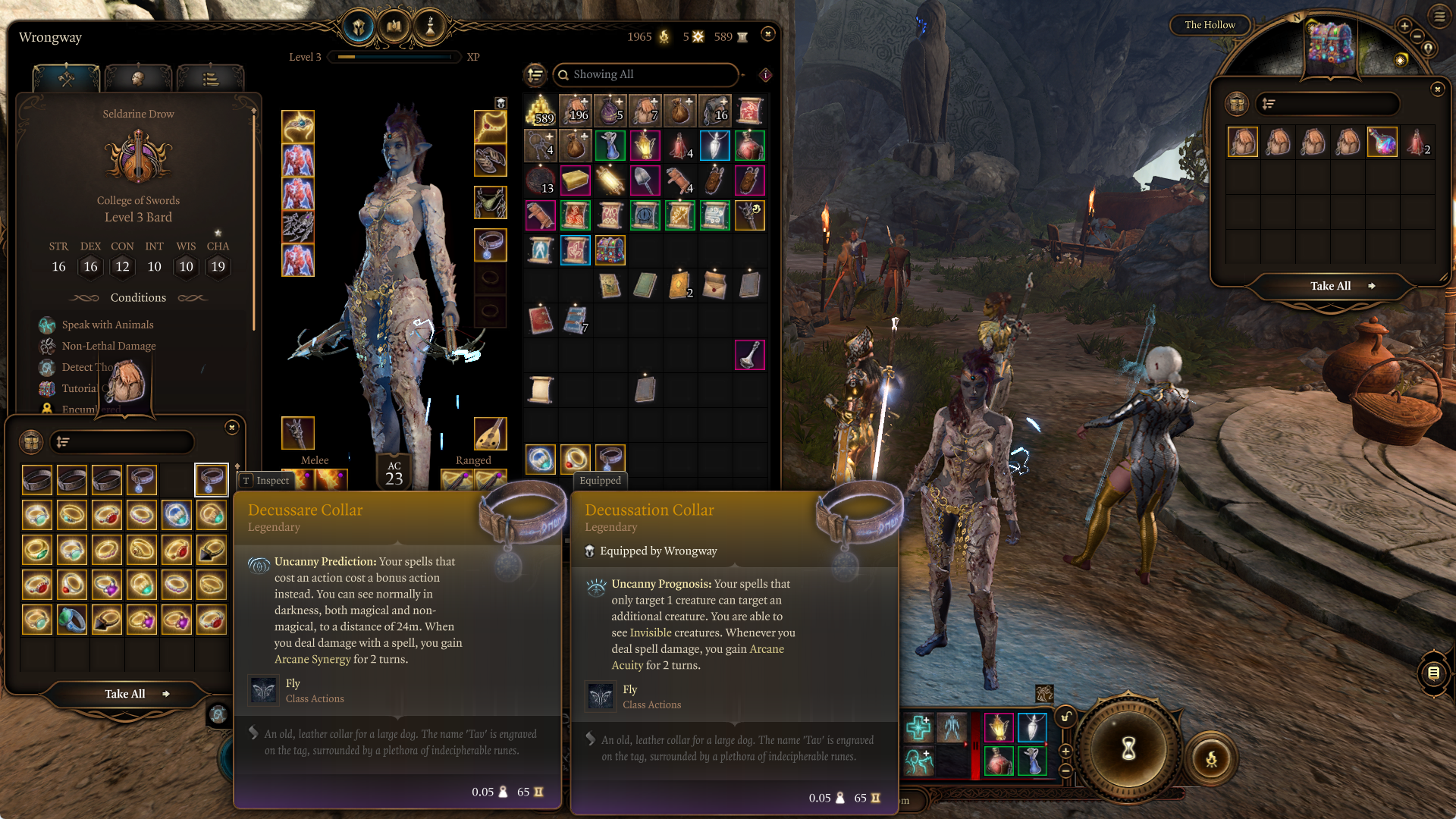The height and width of the screenshot is (819, 1456).
Task: Close the backpack container window
Action: (x=1437, y=89)
